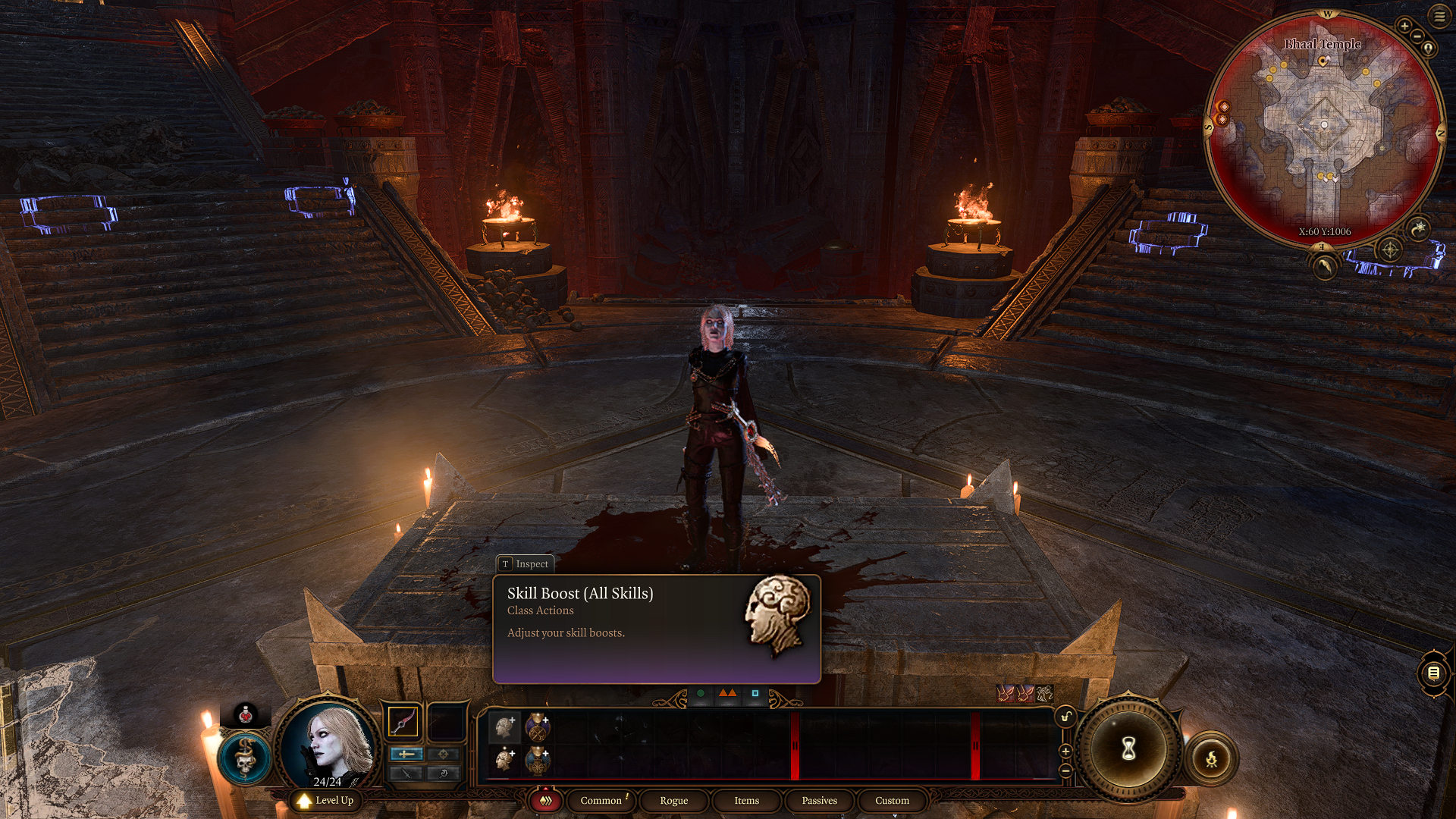Open the hamburger menu in the top-right corner

pyautogui.click(x=1439, y=17)
